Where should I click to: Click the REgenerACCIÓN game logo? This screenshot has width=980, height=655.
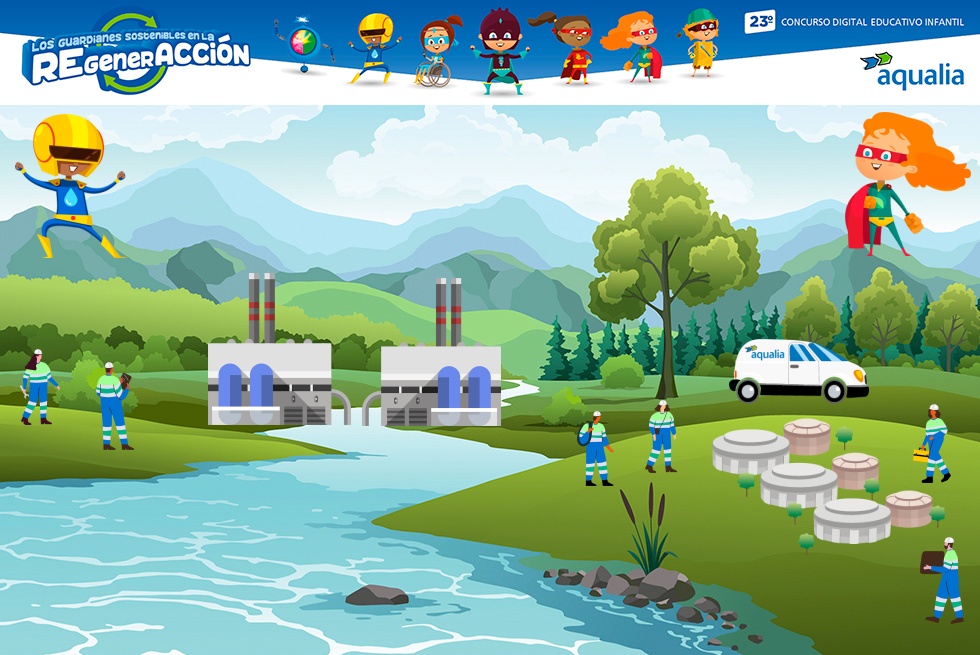coord(136,52)
